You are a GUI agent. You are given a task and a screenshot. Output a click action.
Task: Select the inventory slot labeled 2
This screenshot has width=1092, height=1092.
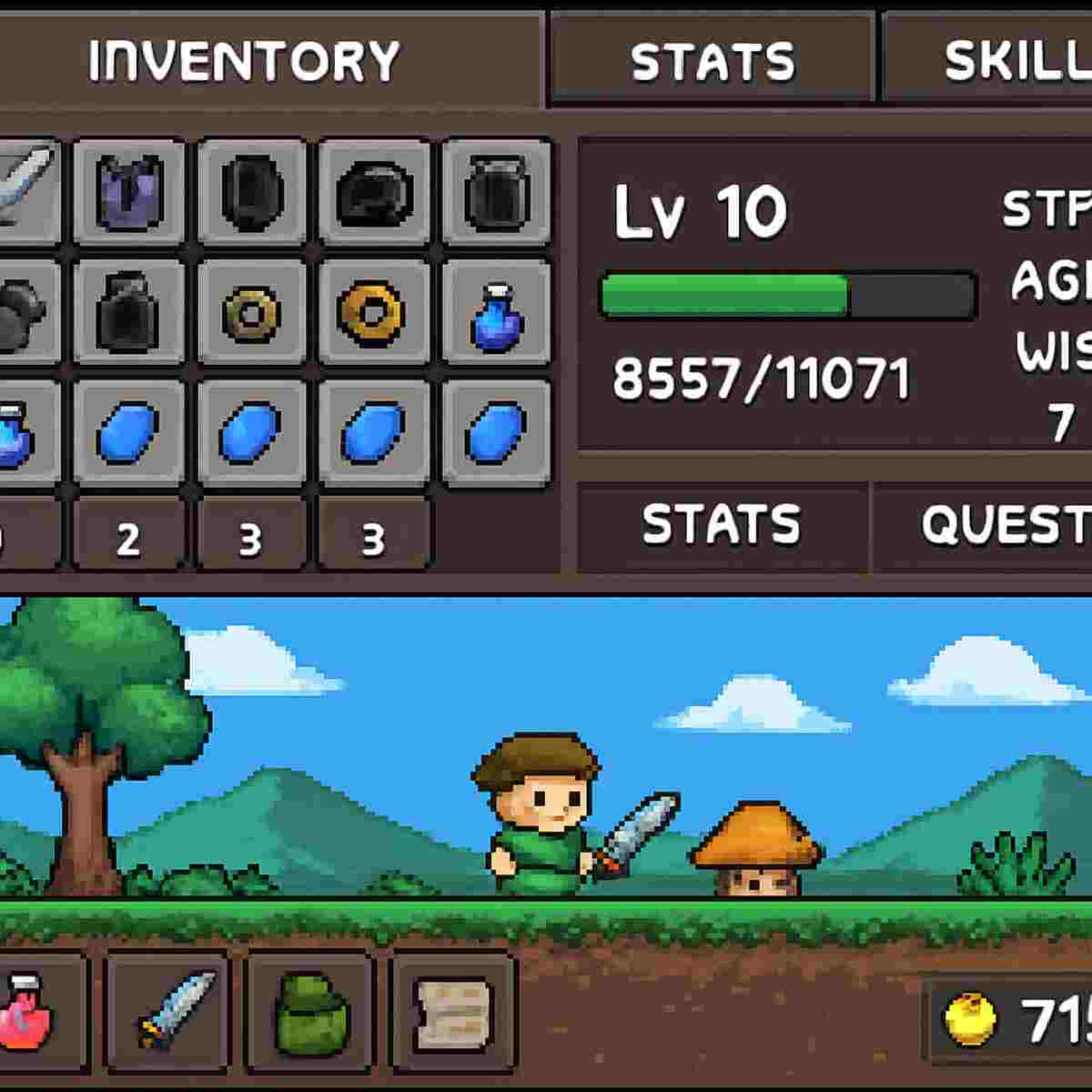tap(128, 537)
